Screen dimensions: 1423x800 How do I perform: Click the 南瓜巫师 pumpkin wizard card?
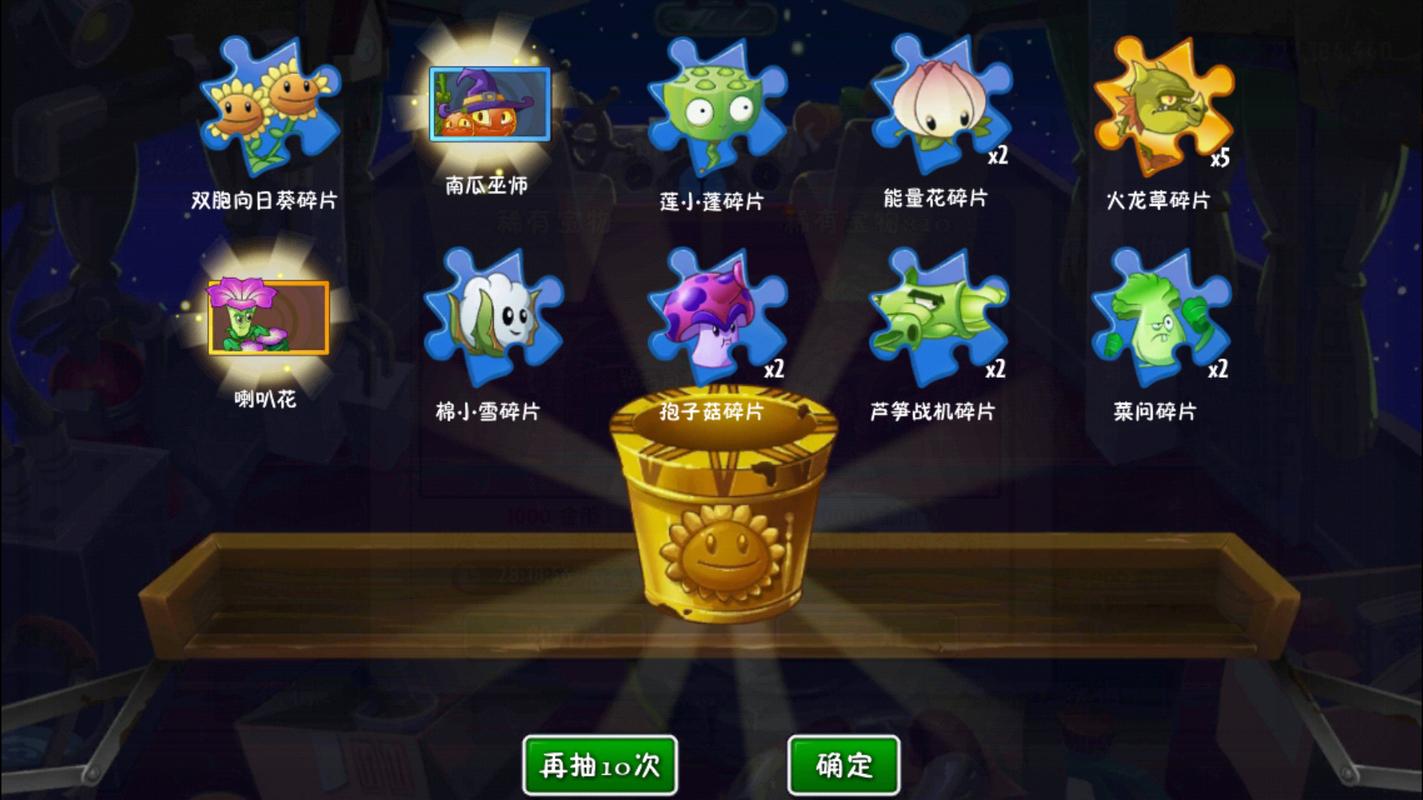click(x=487, y=105)
